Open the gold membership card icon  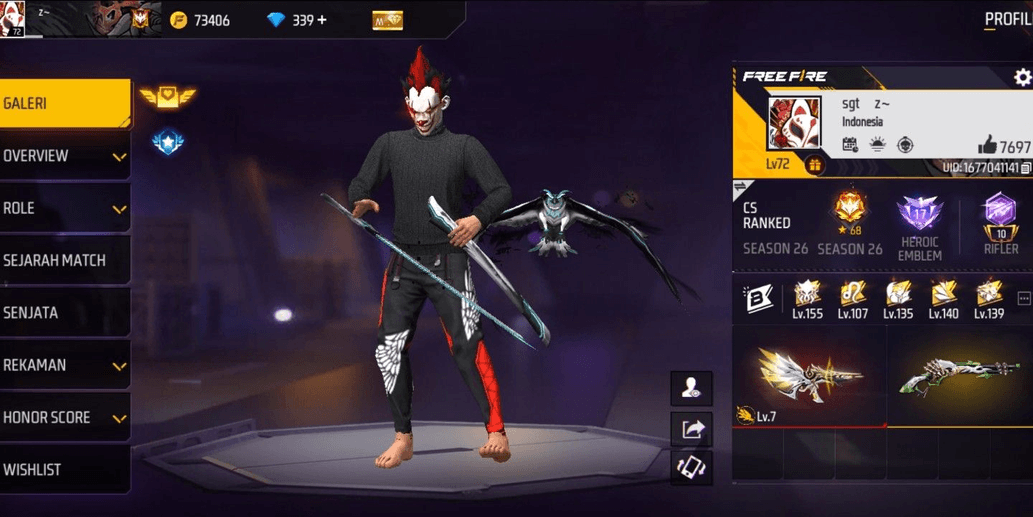[x=387, y=20]
